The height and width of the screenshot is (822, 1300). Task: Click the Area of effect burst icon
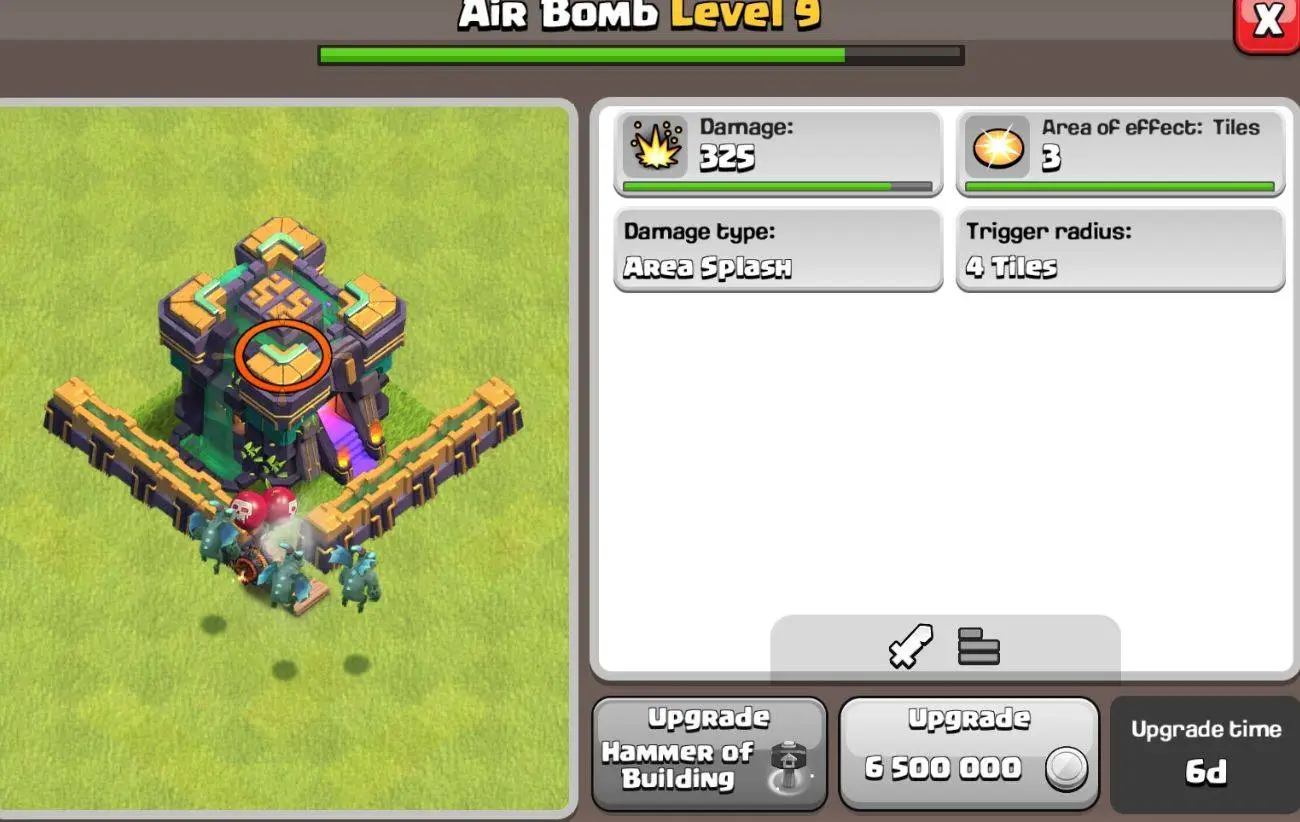tap(996, 144)
